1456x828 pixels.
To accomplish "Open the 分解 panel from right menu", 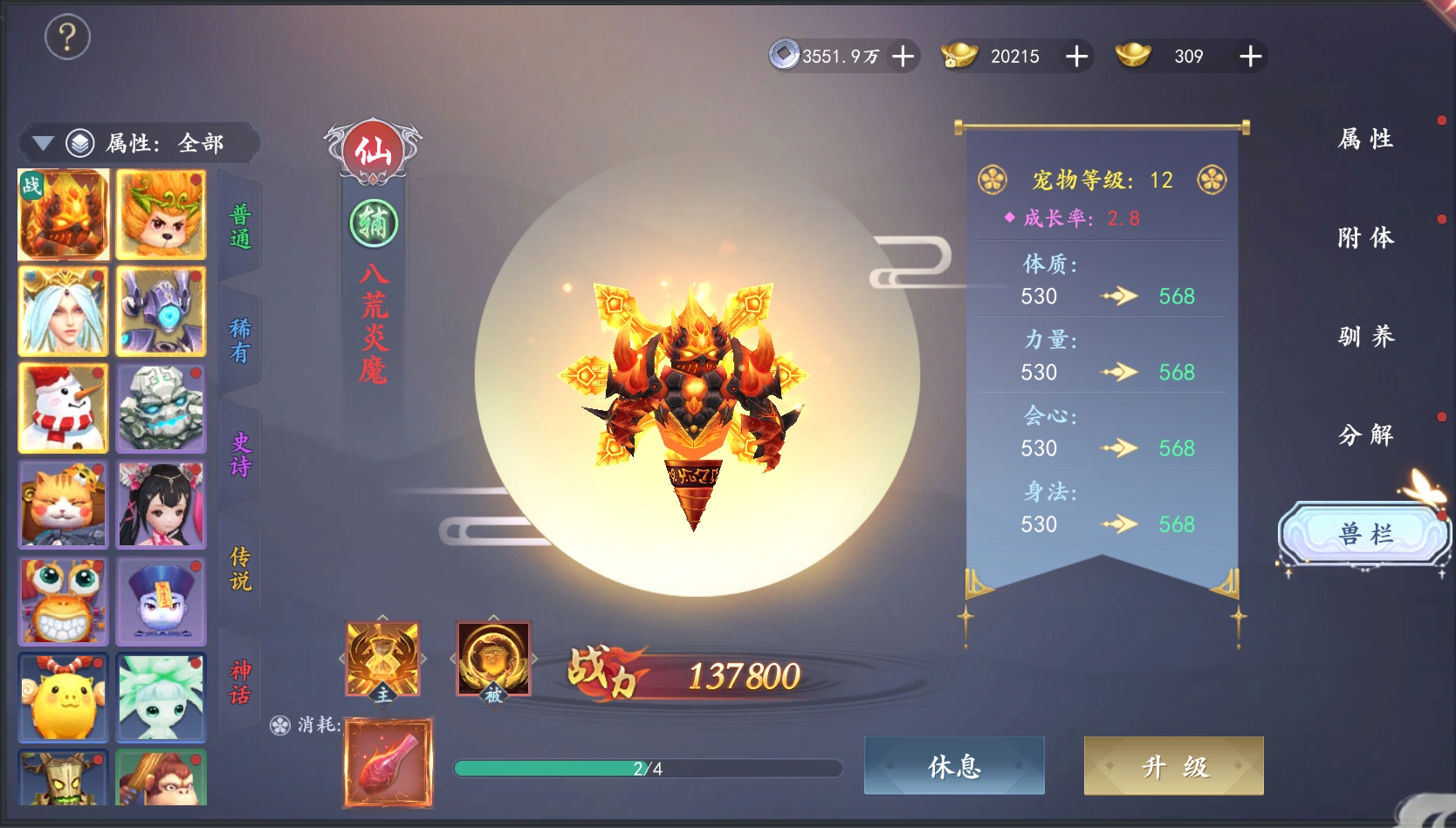I will click(1366, 435).
